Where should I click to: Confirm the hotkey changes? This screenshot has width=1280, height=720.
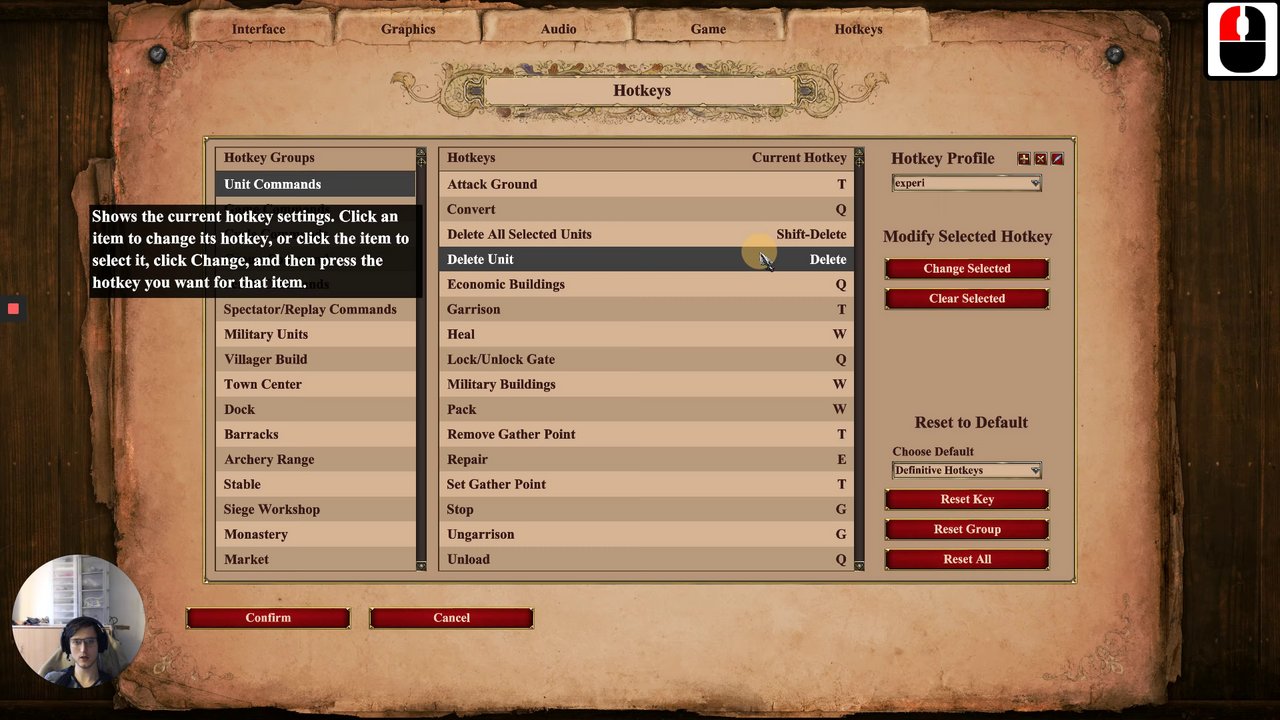point(268,618)
